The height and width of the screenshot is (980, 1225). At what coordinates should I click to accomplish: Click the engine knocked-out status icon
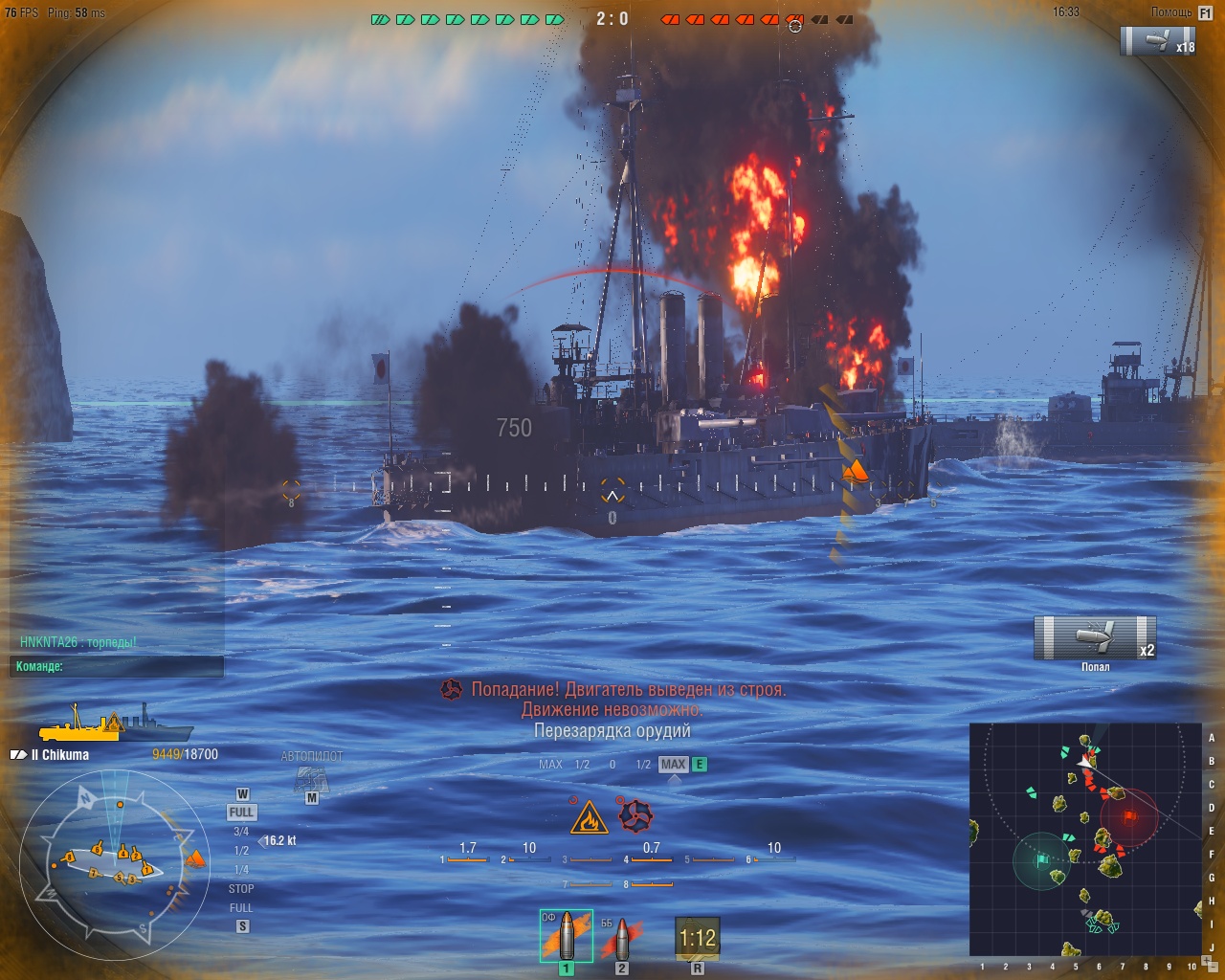[x=635, y=816]
